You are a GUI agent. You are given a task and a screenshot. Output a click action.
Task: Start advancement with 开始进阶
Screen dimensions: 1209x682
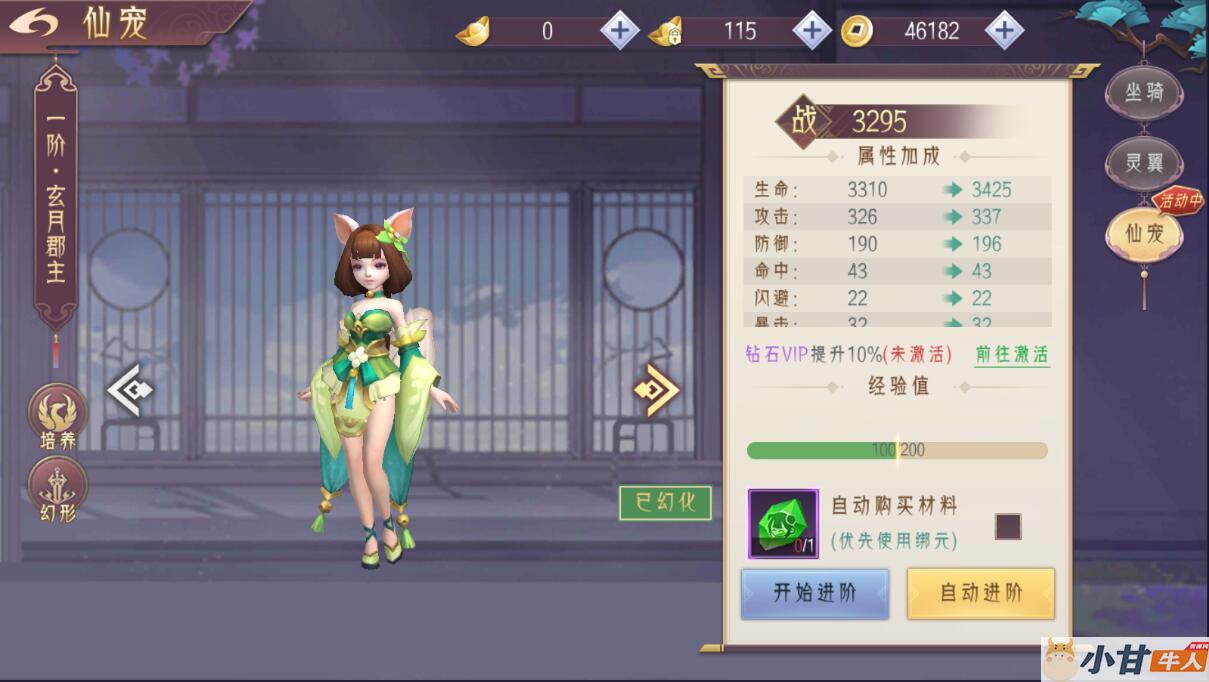tap(815, 593)
